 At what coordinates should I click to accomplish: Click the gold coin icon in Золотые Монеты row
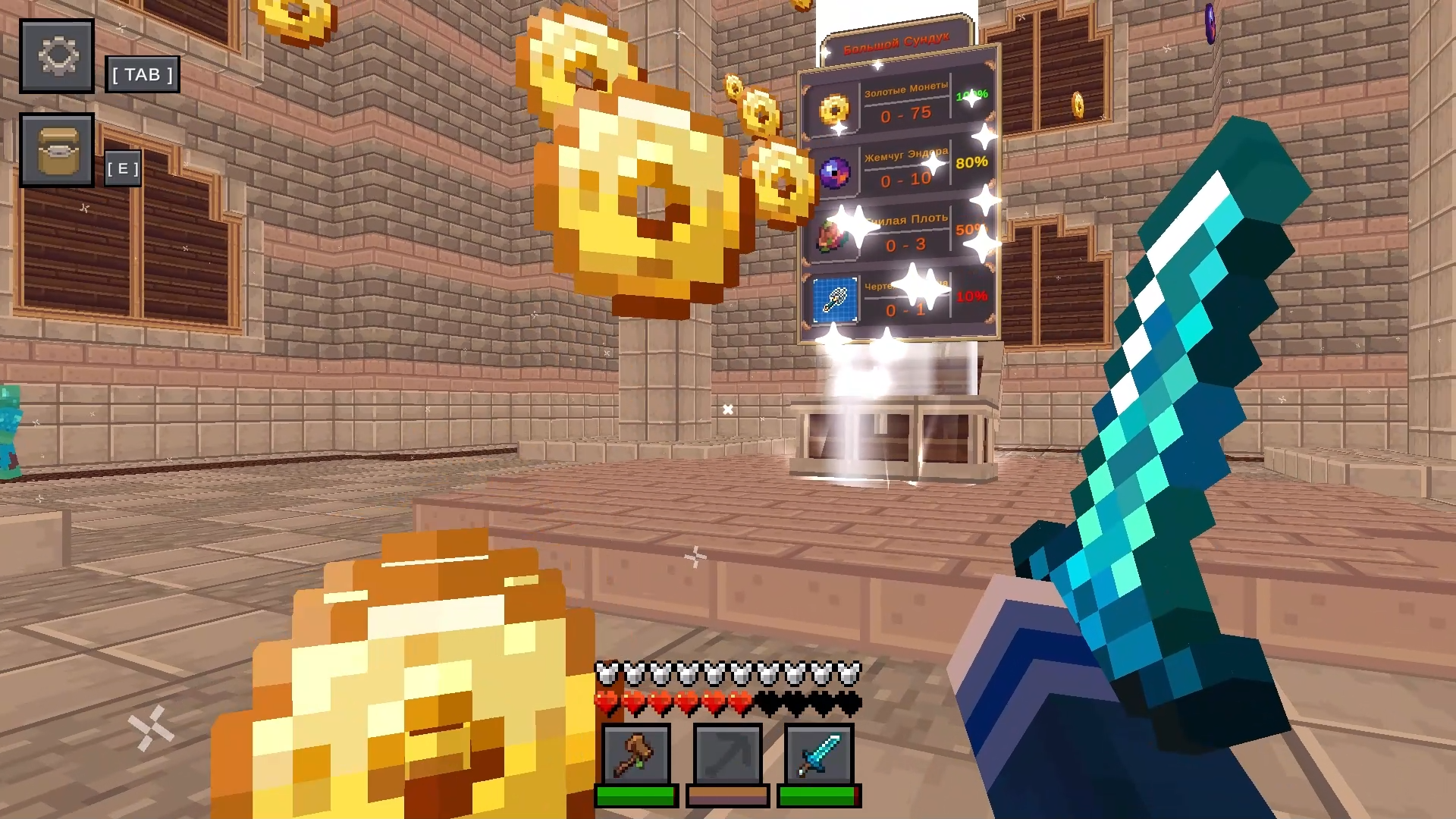834,108
